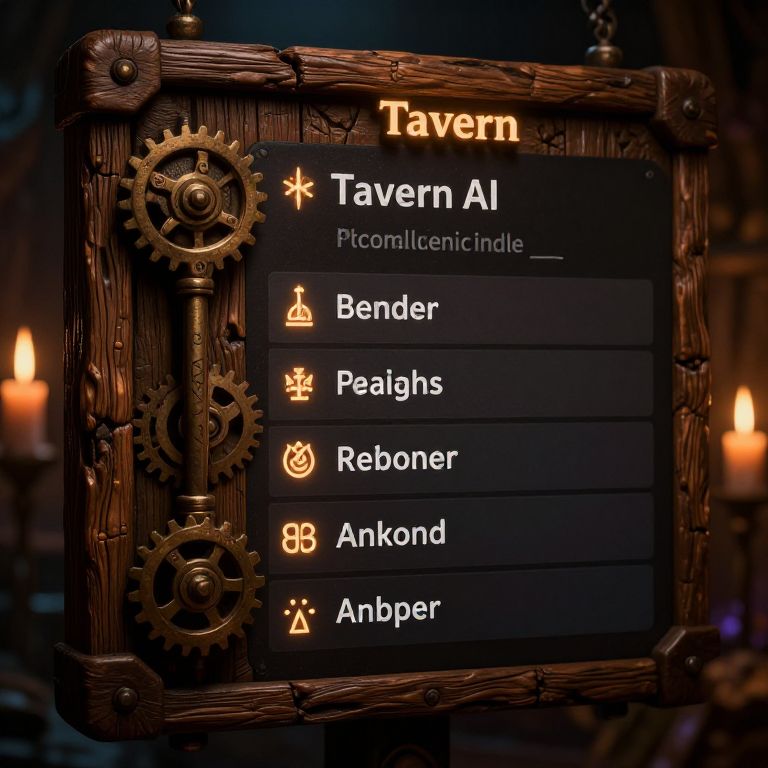Select the Bender menu entry
The width and height of the screenshot is (768, 768).
(460, 310)
